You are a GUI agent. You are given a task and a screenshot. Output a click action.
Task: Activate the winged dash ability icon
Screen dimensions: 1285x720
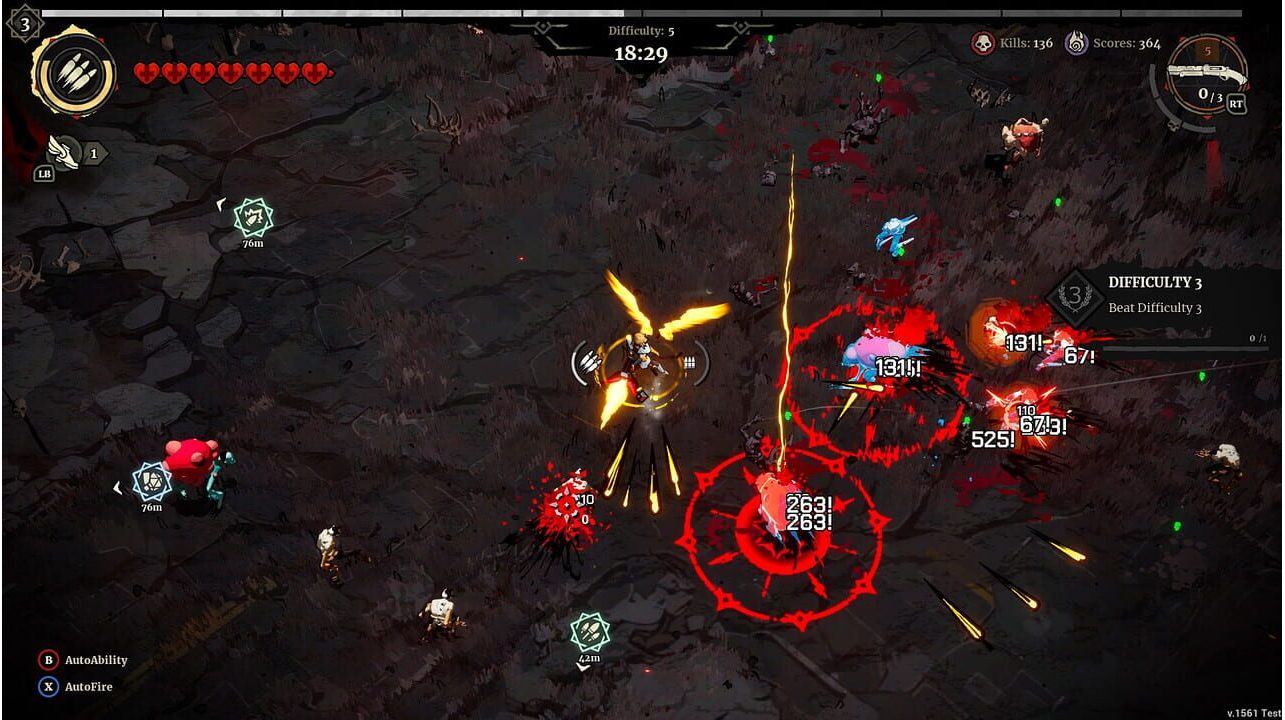[64, 151]
